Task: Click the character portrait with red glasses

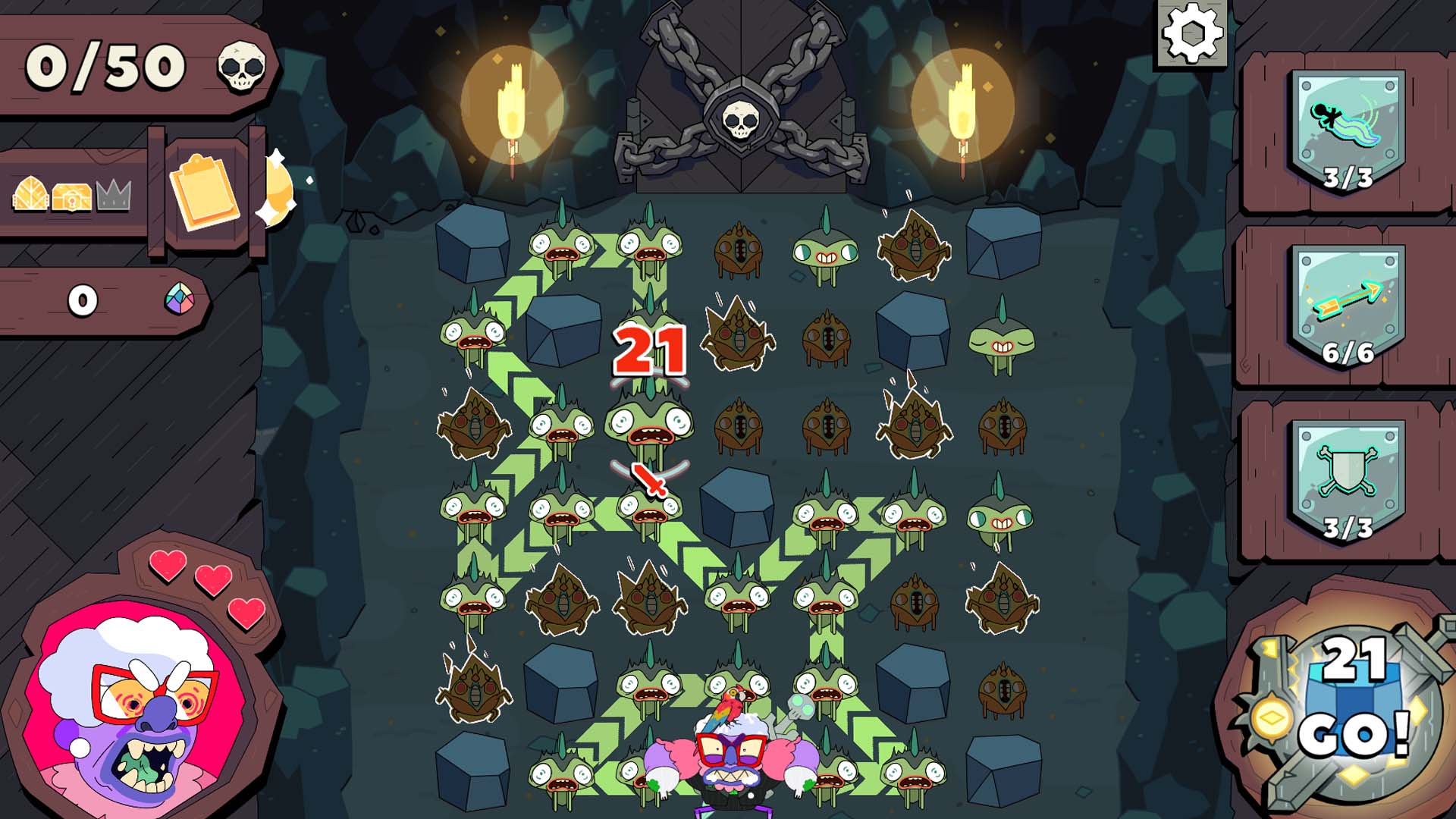Action: pos(121,705)
